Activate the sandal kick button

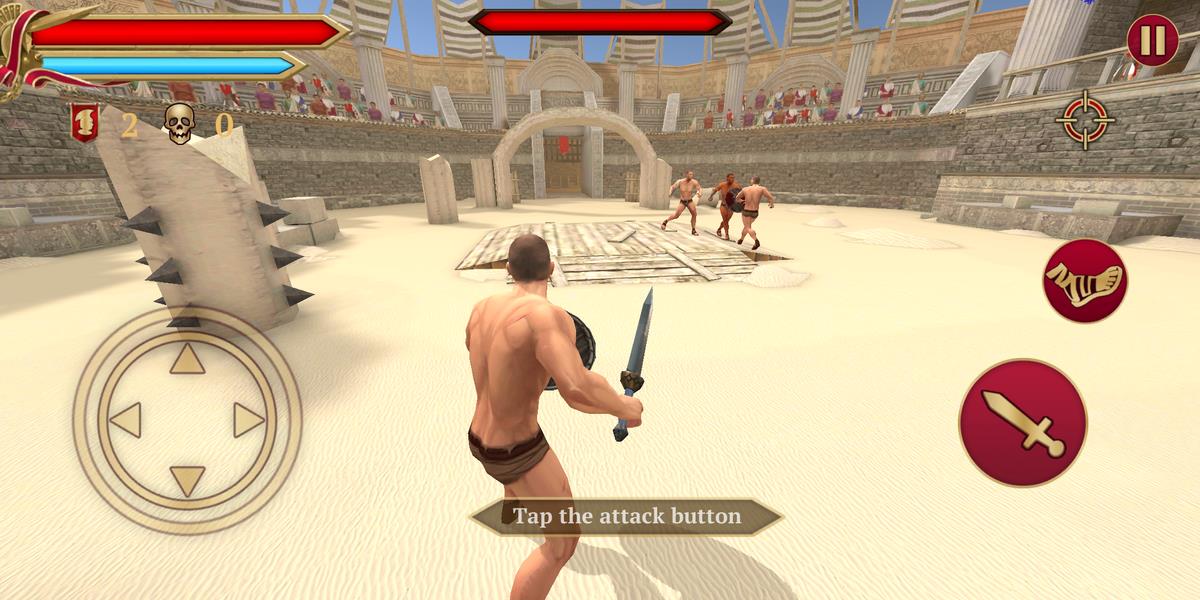[x=1085, y=280]
